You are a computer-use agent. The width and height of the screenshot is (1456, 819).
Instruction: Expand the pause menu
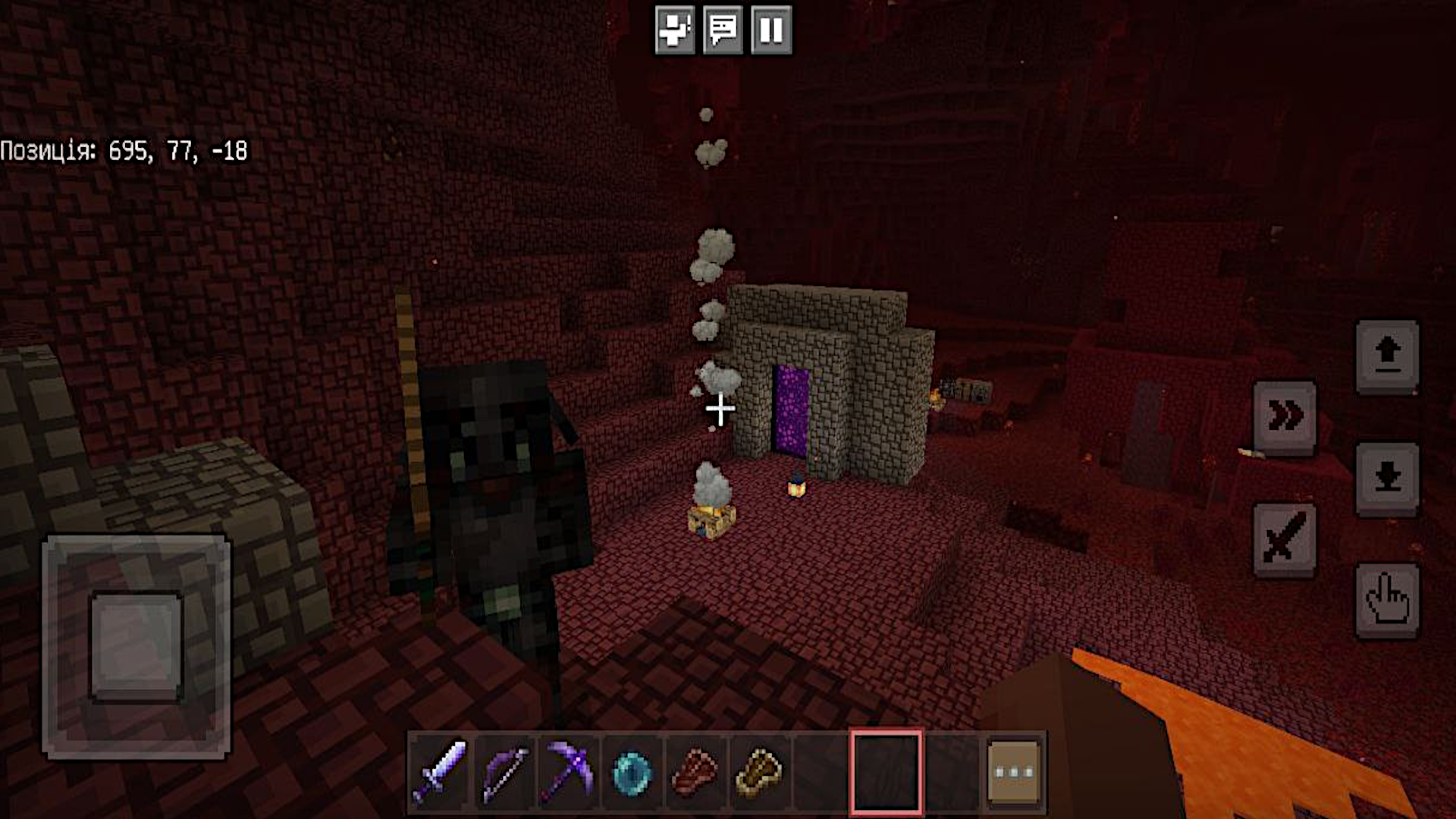(x=771, y=30)
